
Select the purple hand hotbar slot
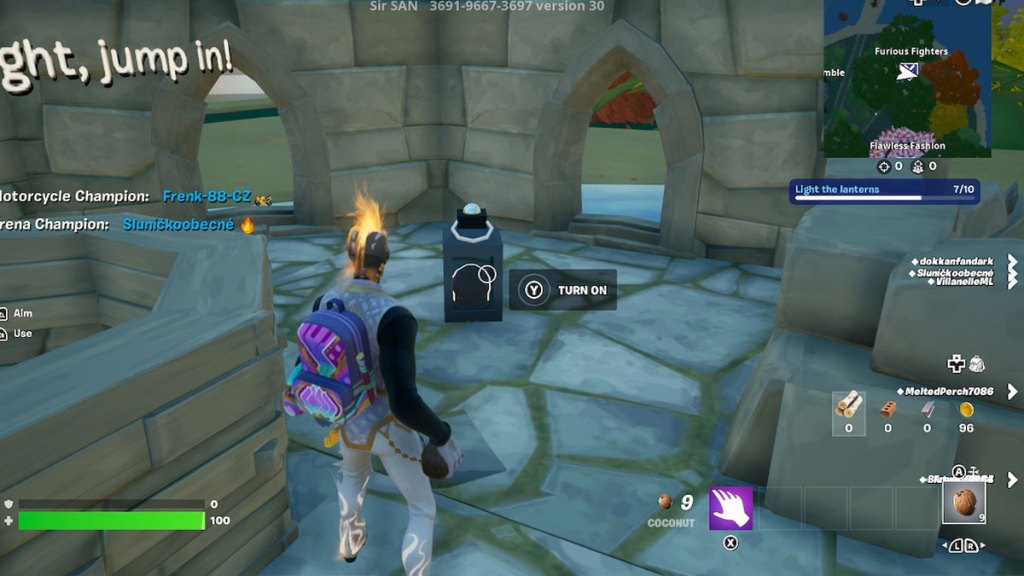[x=731, y=508]
